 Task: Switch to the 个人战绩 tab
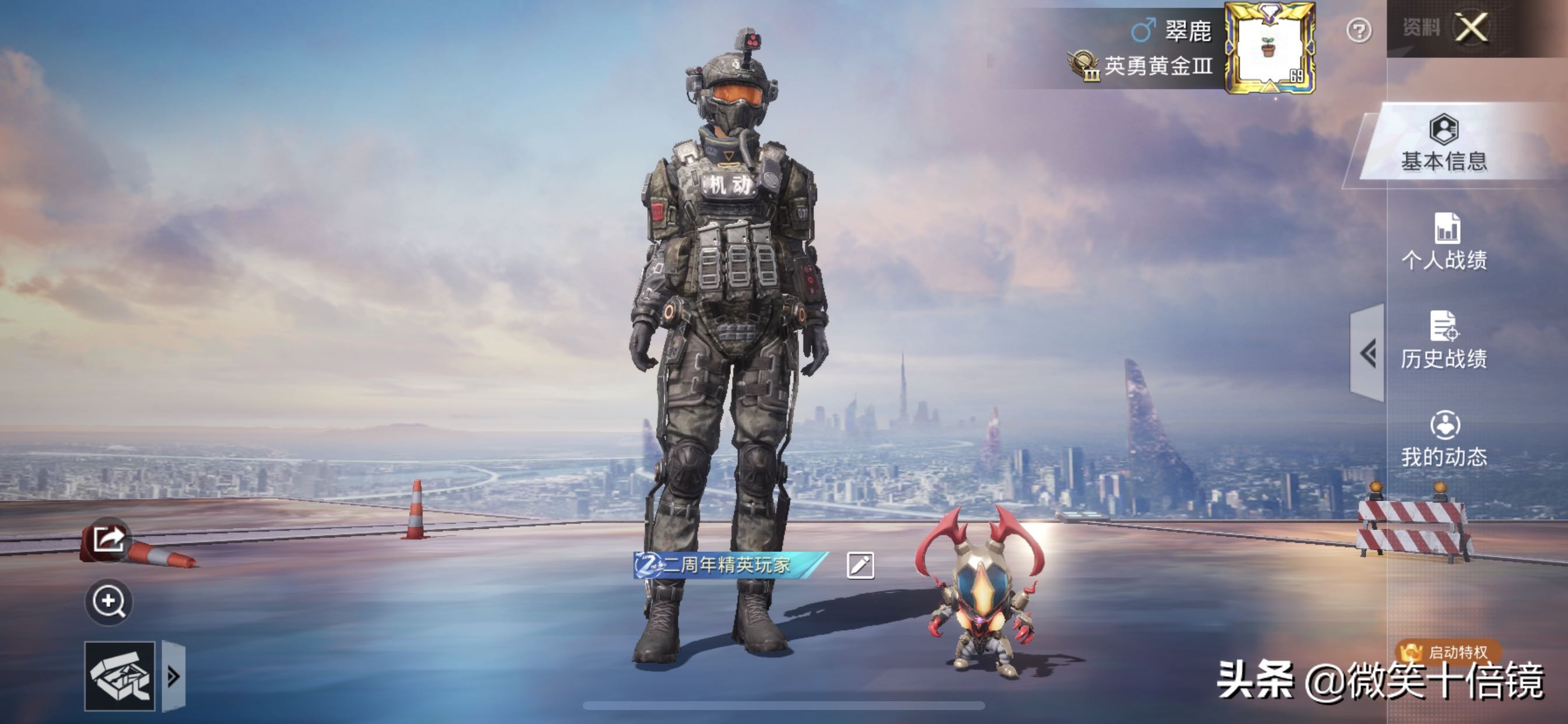[x=1444, y=242]
